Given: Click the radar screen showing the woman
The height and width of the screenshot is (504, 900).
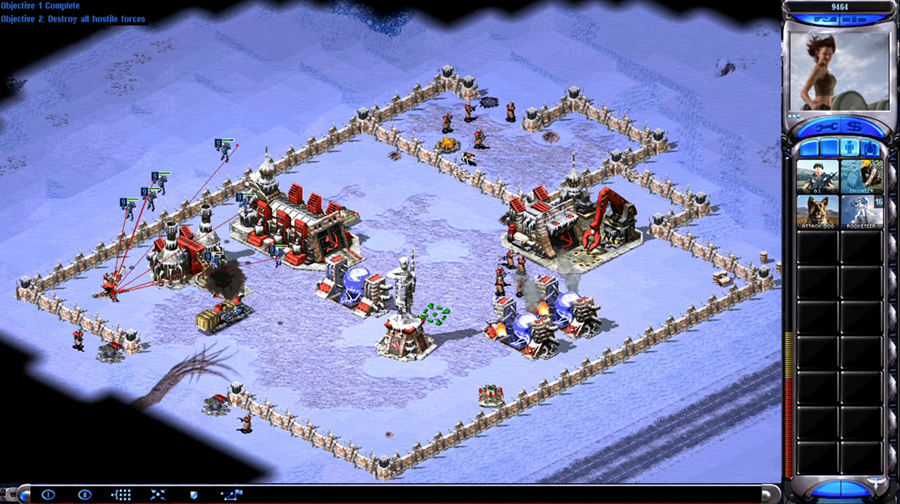Looking at the screenshot, I should (838, 68).
